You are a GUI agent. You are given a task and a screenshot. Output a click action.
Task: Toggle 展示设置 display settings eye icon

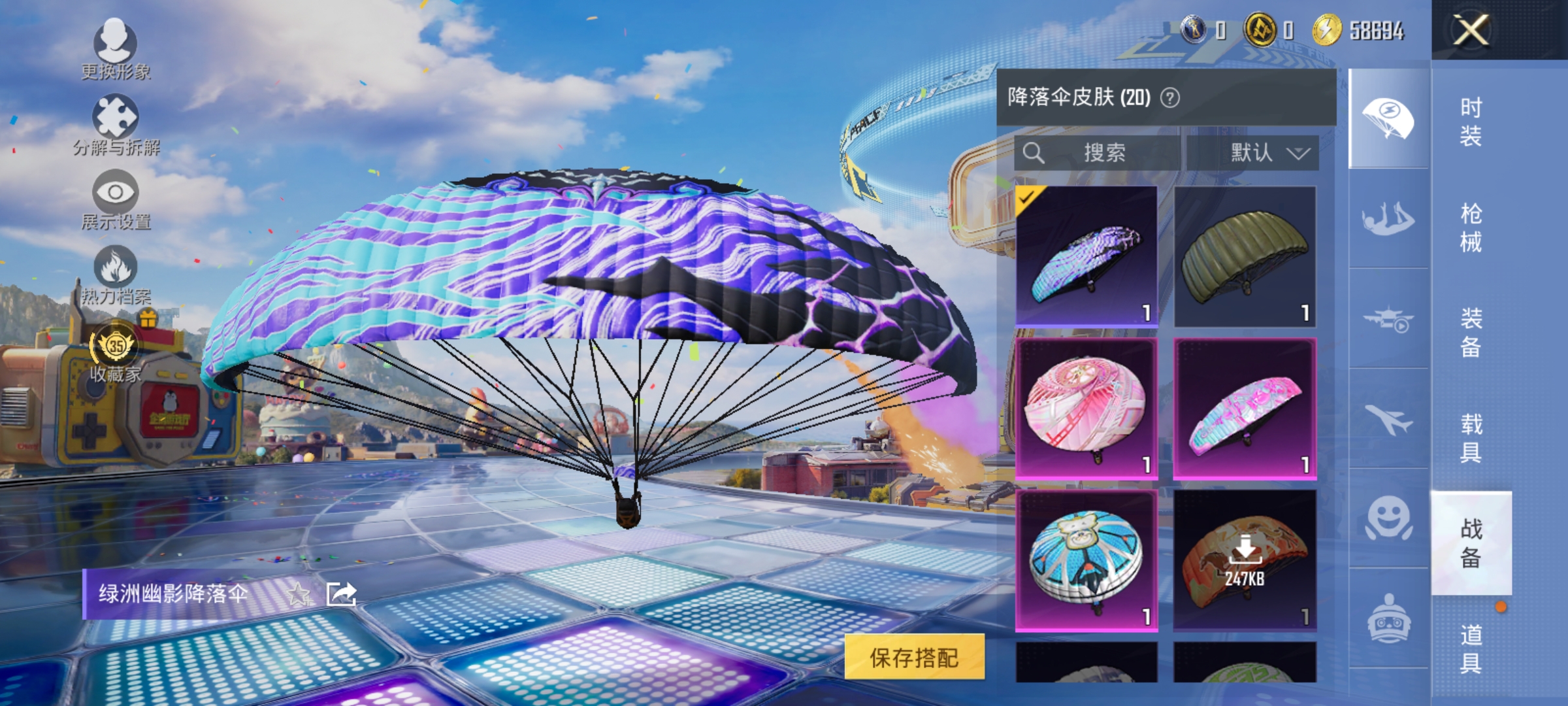click(115, 193)
